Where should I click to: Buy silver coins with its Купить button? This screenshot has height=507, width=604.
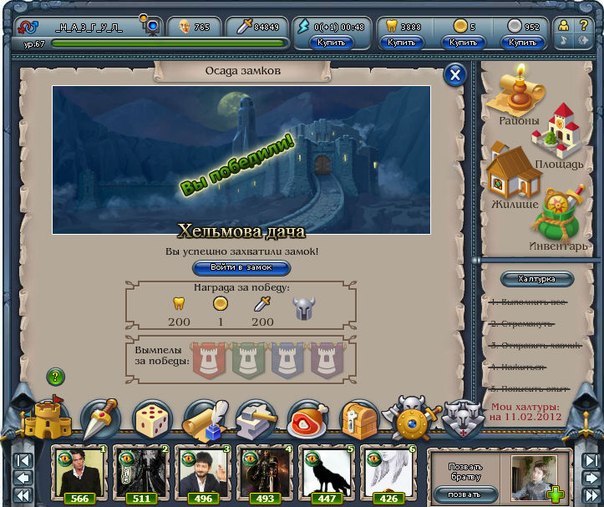522,43
